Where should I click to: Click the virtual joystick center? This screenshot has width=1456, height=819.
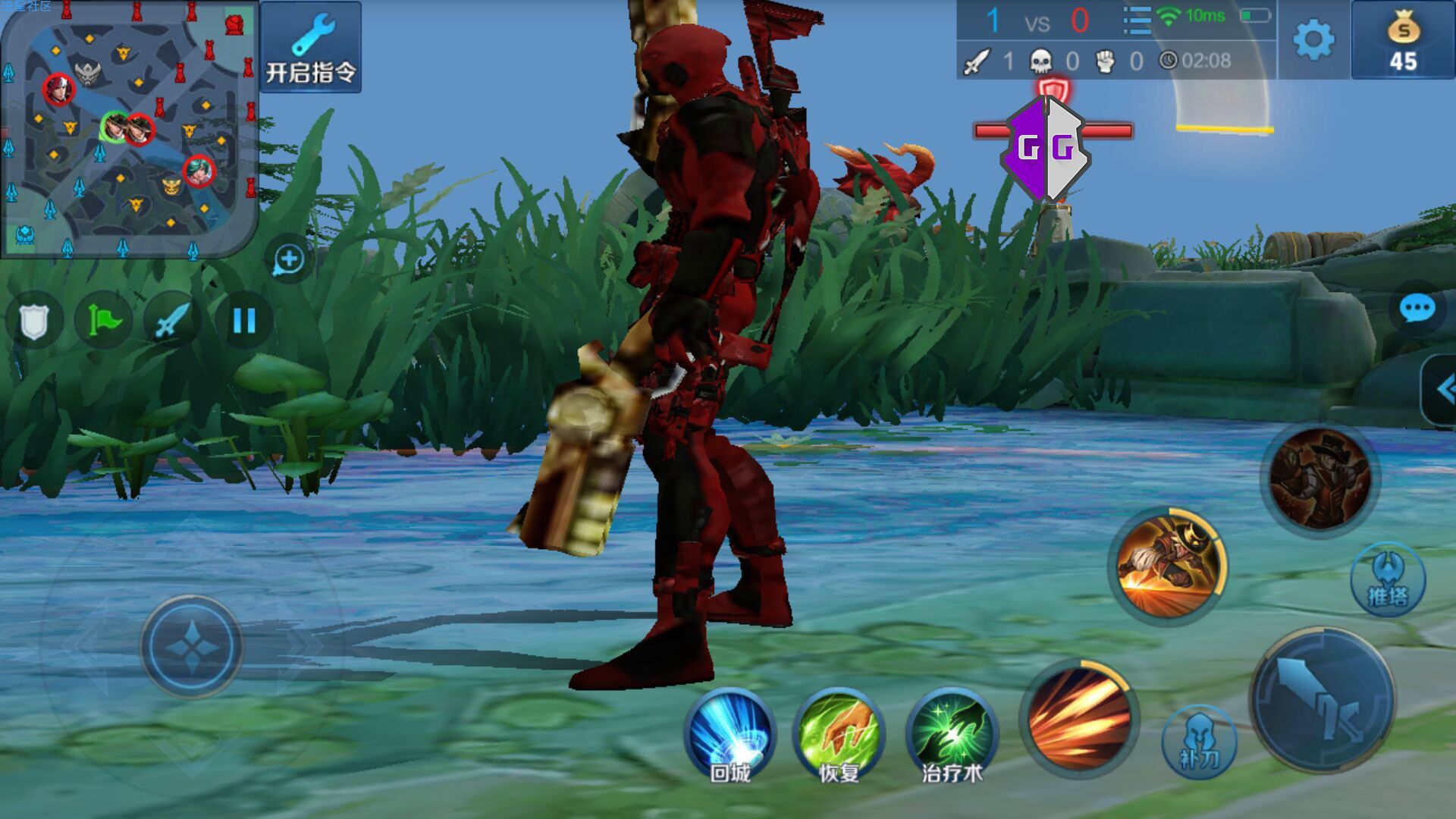pyautogui.click(x=191, y=646)
